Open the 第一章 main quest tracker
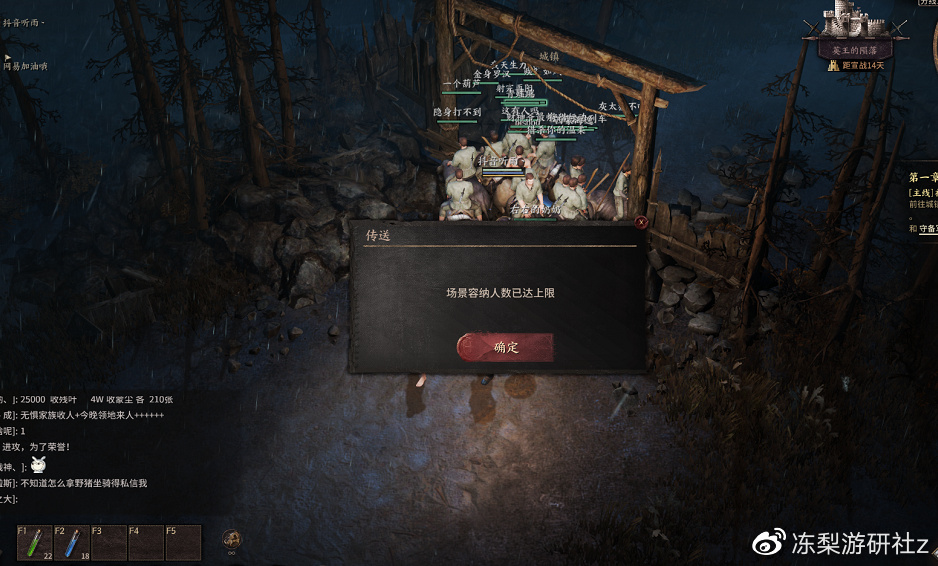 [x=922, y=176]
